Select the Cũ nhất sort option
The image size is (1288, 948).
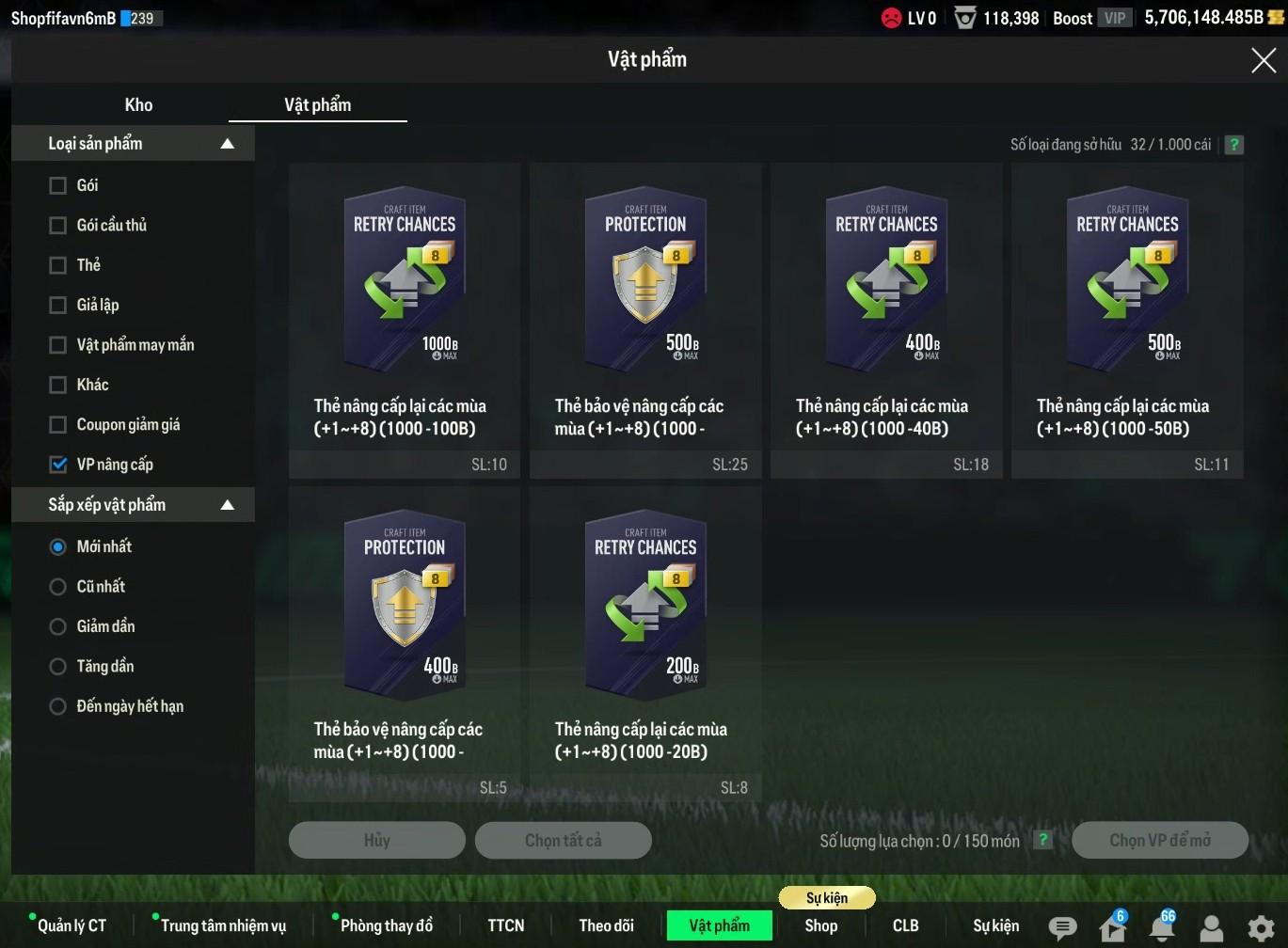(x=58, y=587)
